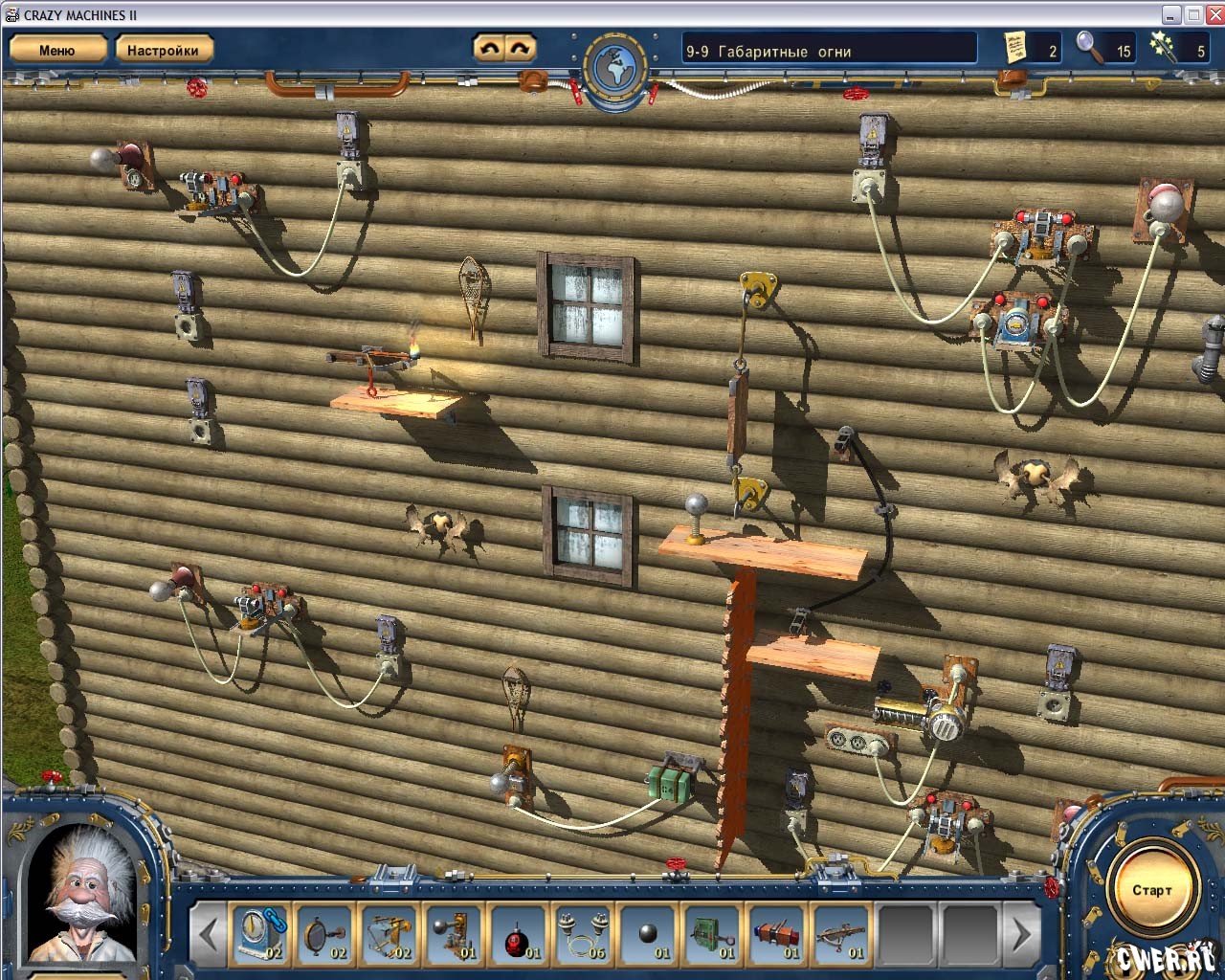The image size is (1225, 980).
Task: Start the machine with Старт button
Action: pyautogui.click(x=1151, y=890)
